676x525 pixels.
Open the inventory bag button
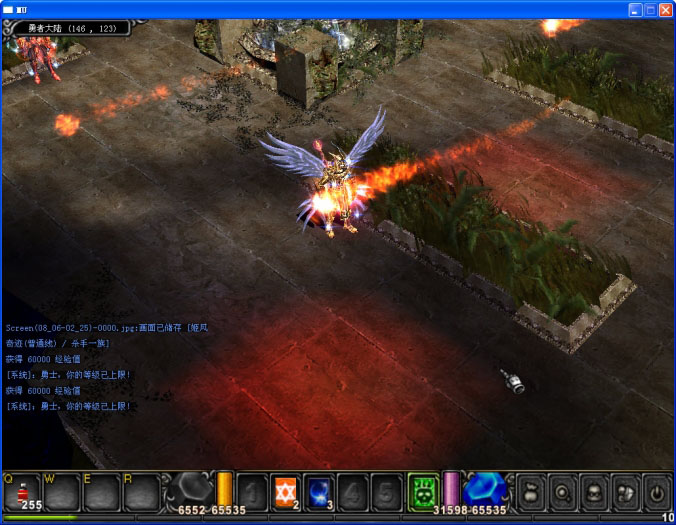531,493
